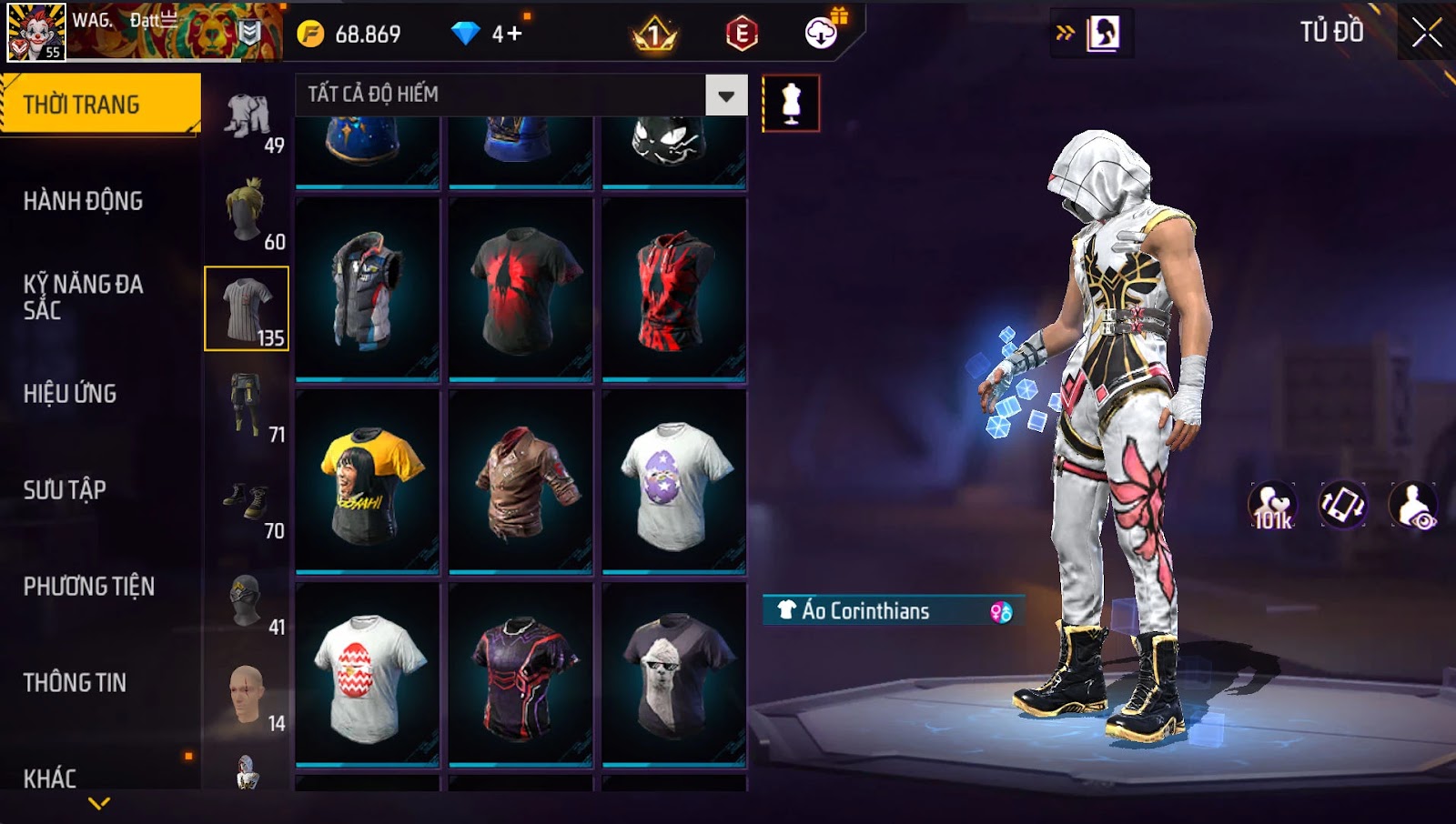This screenshot has width=1456, height=824.
Task: Close the wardrobe with the X button
Action: tap(1426, 34)
